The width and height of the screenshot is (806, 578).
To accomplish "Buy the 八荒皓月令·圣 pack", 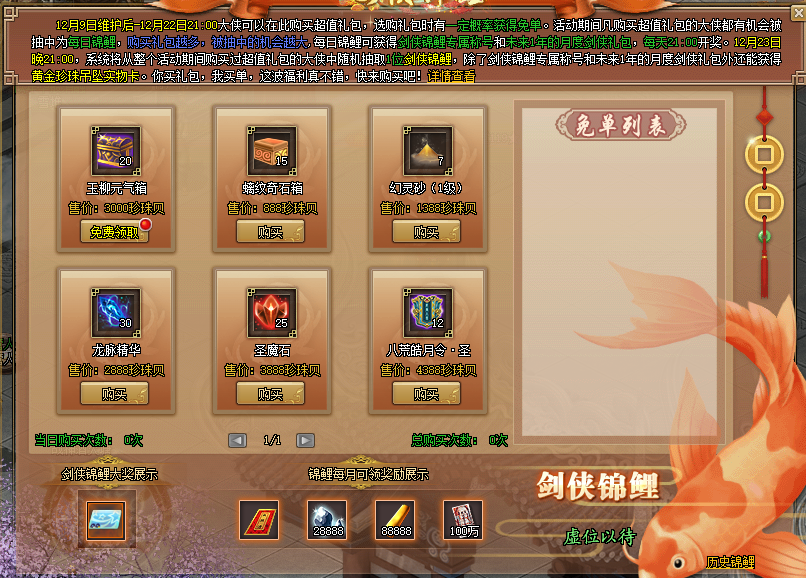I will tap(427, 394).
